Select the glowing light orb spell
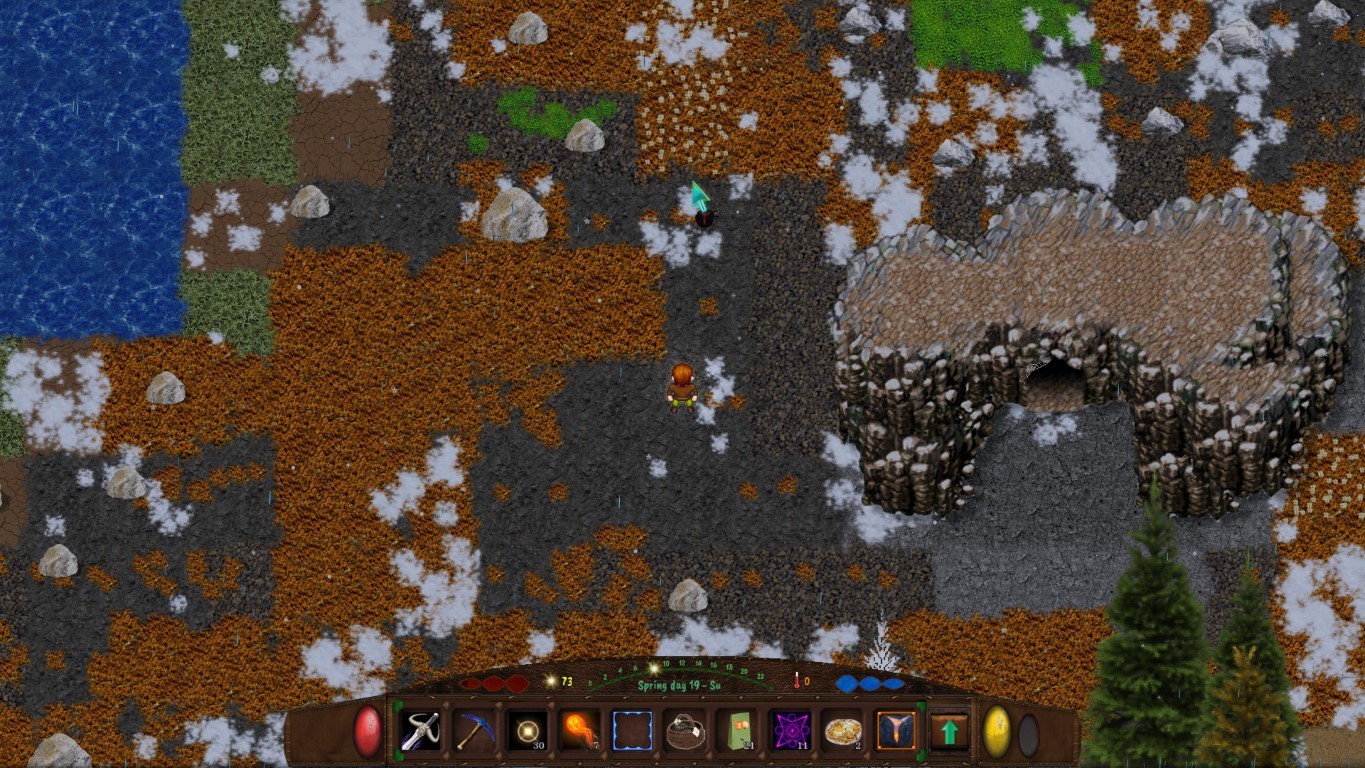Screen dimensions: 1365x768 526,731
